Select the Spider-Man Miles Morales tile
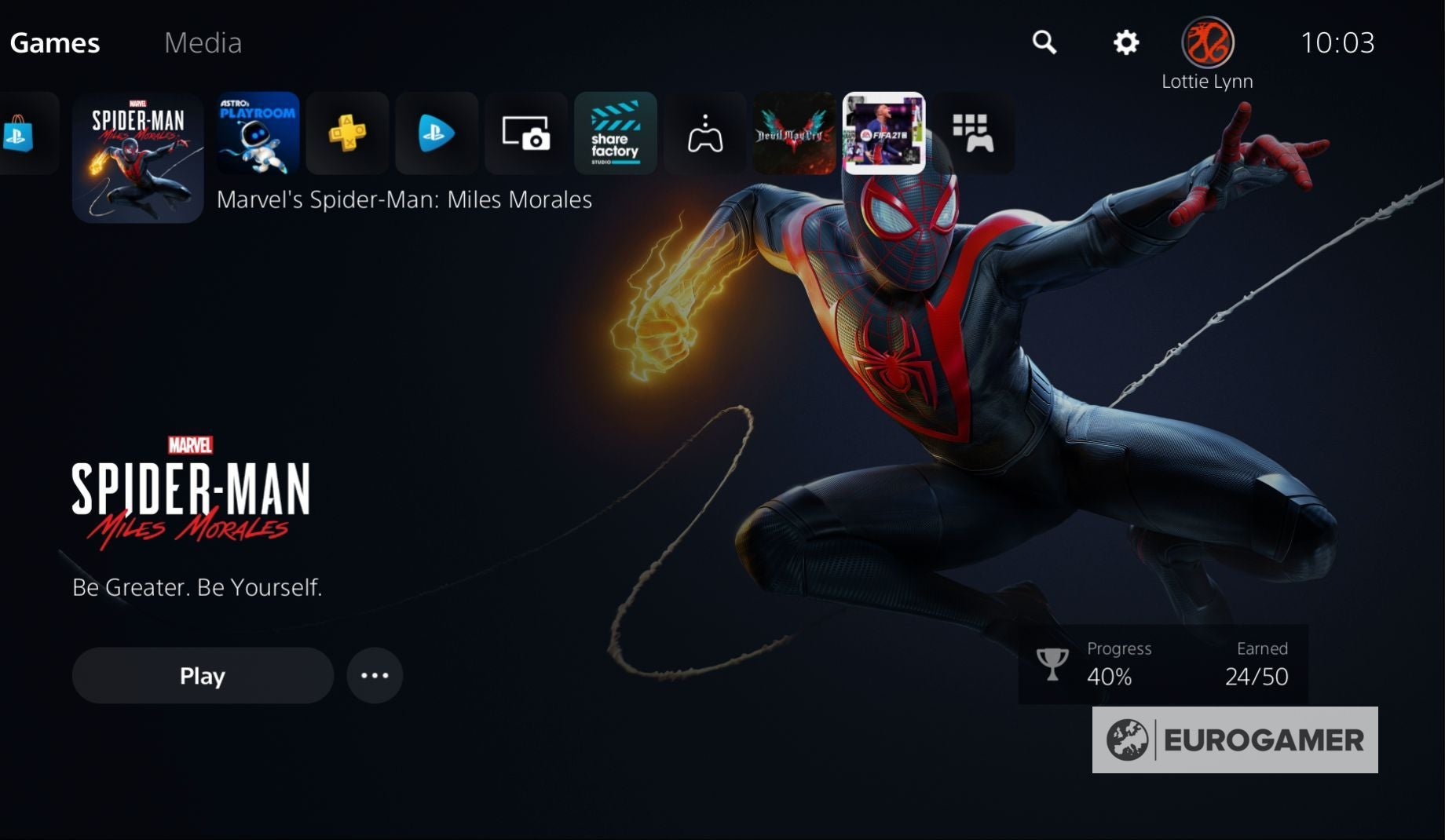Viewport: 1445px width, 840px height. coord(137,157)
